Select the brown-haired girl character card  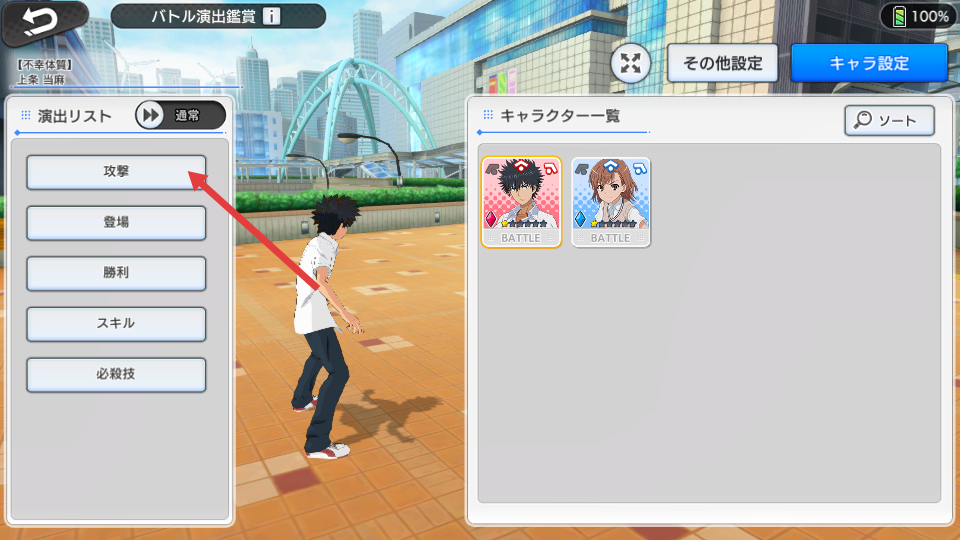[611, 201]
